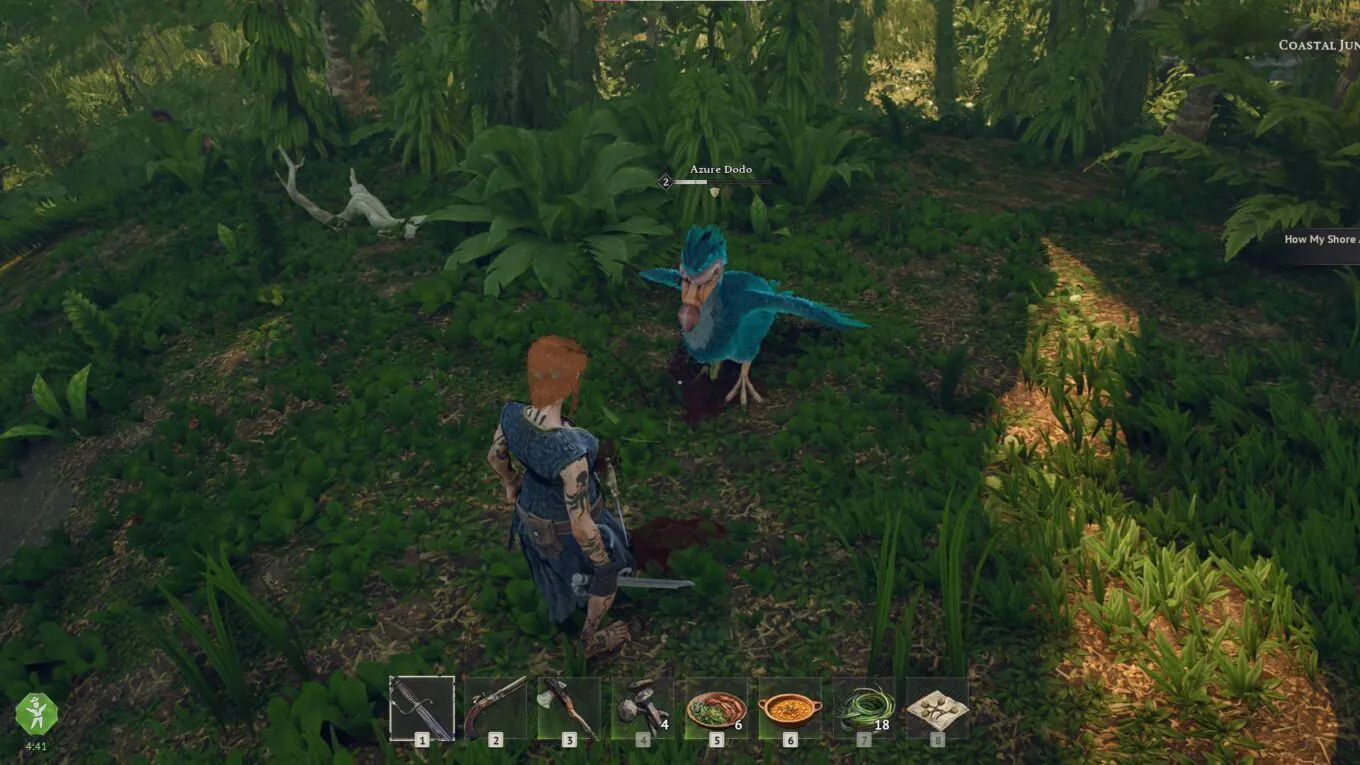The image size is (1360, 765).
Task: Click the diamond marker above the dodo
Action: pos(712,194)
